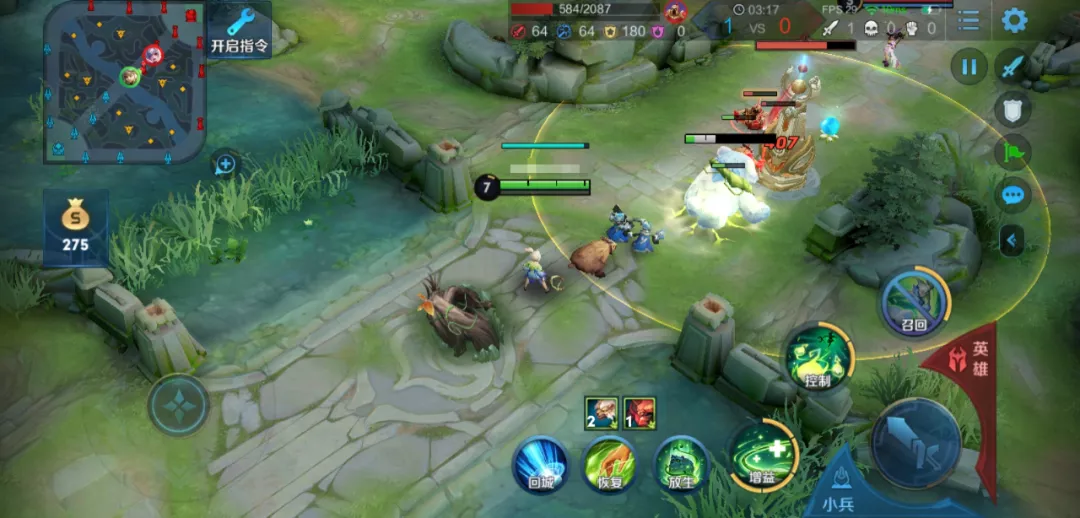Use the 恢复 heal spell
Image resolution: width=1080 pixels, height=518 pixels.
[x=610, y=466]
